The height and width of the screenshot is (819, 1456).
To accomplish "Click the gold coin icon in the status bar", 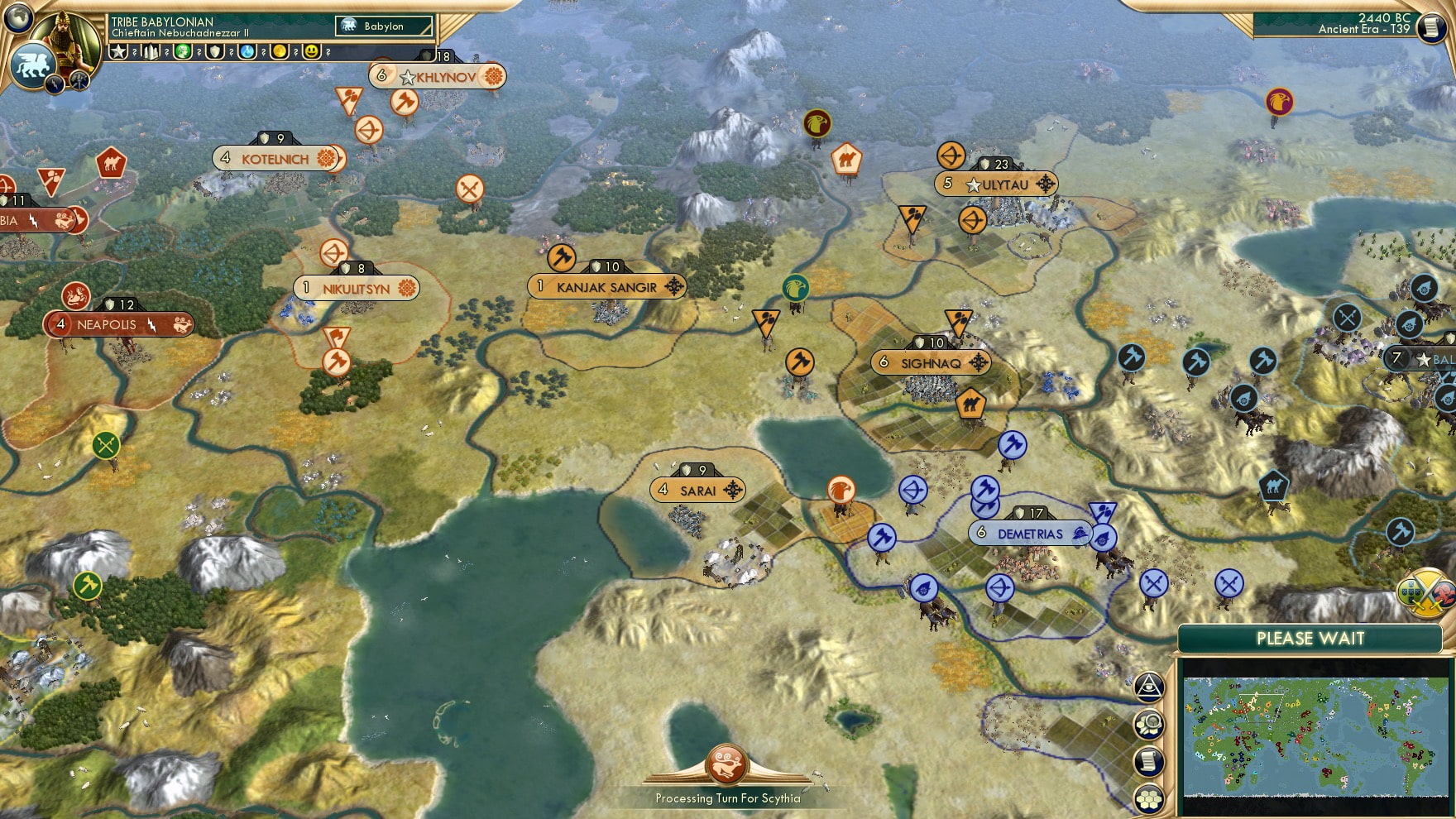I will pos(280,50).
